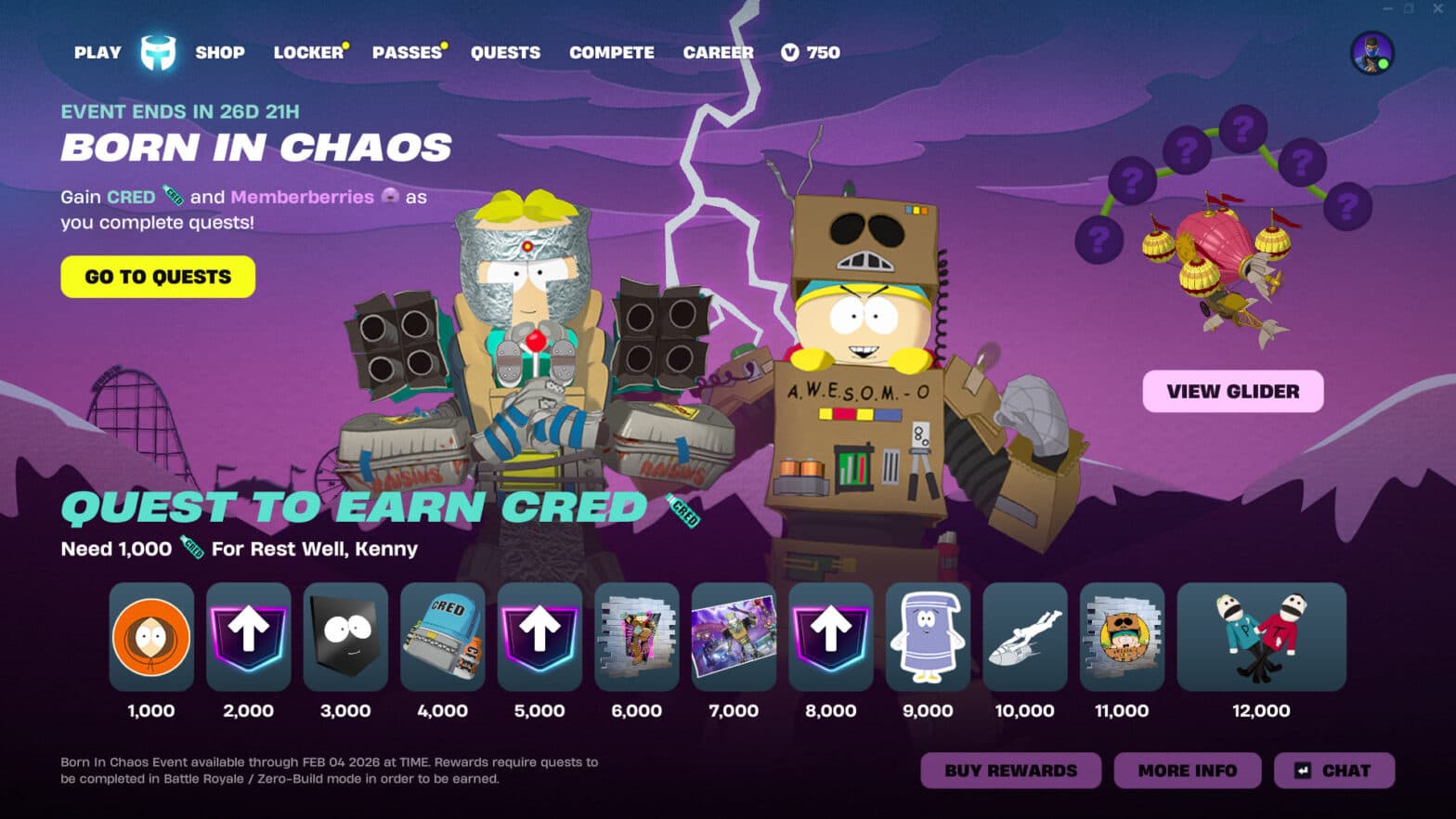Click the Fortnite shield logo
This screenshot has height=819, width=1456.
point(156,51)
